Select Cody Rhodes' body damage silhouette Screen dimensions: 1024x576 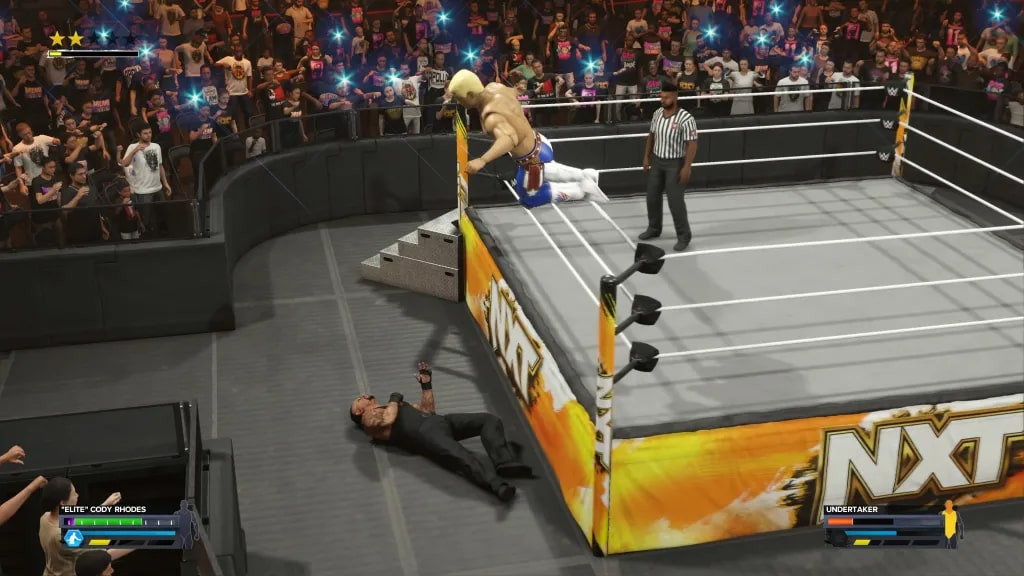pyautogui.click(x=186, y=525)
